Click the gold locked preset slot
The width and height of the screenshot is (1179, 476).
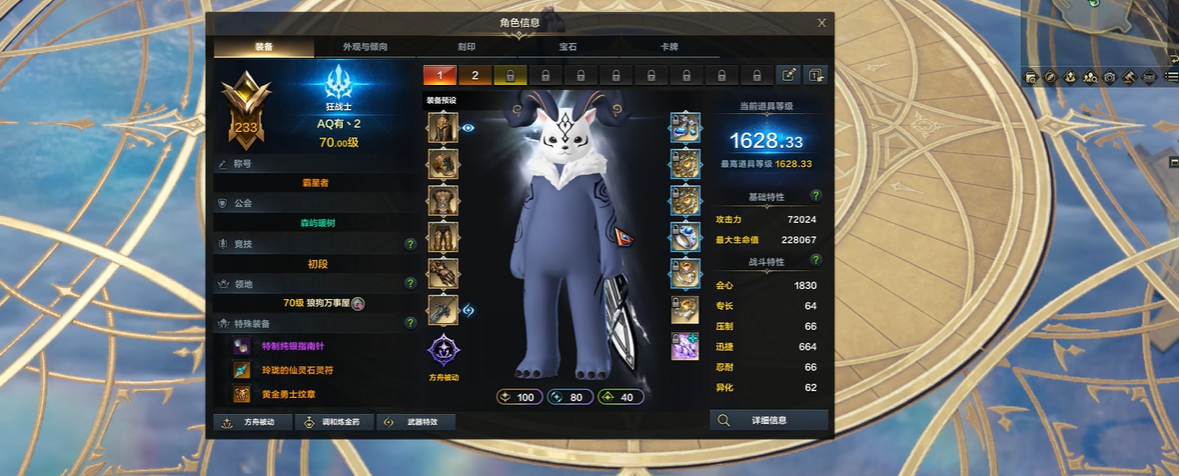[510, 75]
